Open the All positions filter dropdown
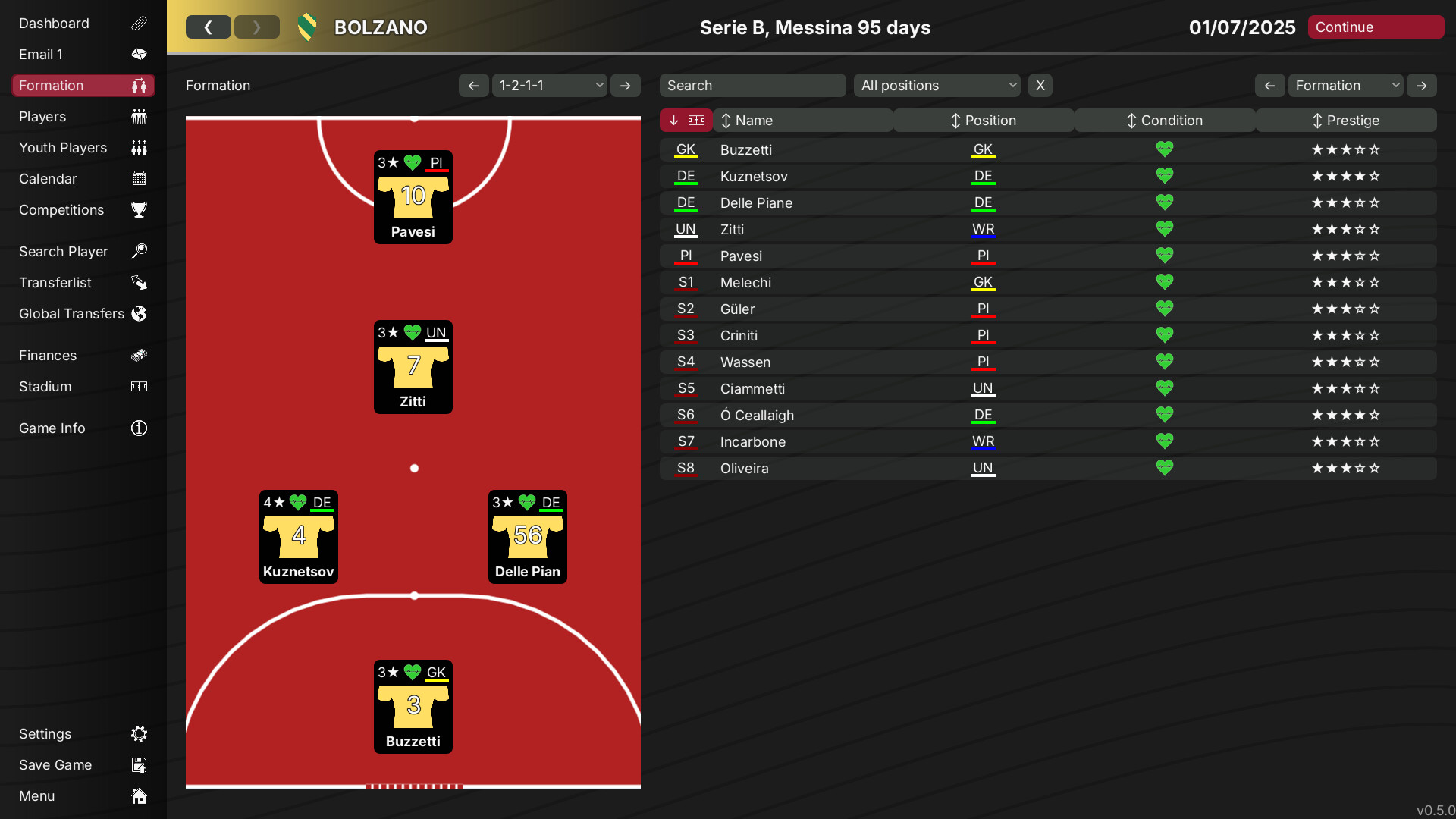1456x819 pixels. (937, 85)
